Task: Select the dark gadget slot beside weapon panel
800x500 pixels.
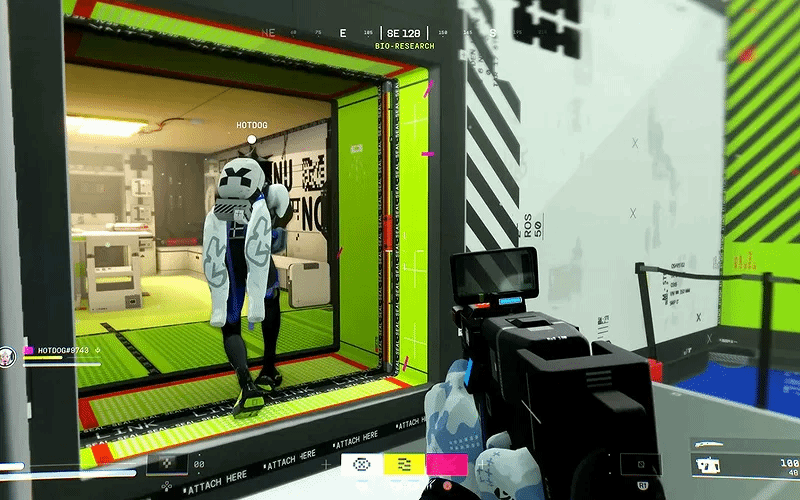Action: click(640, 464)
